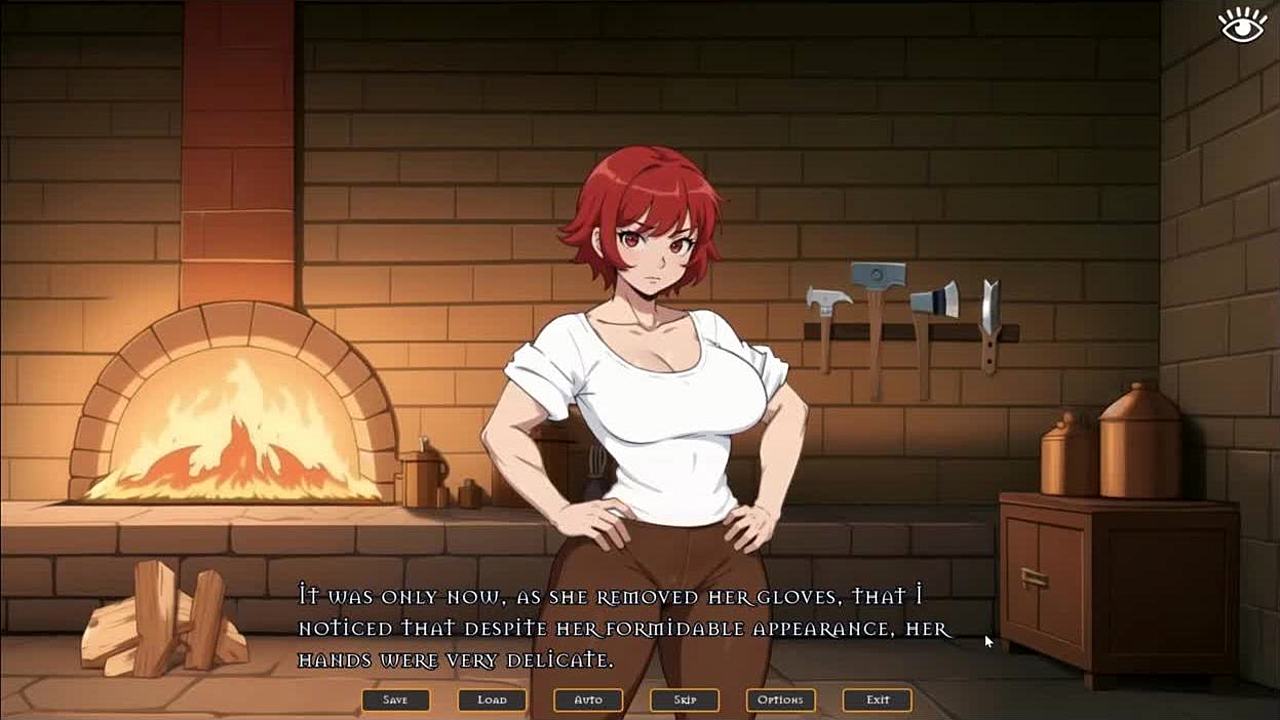Skip through the dialogue text
The height and width of the screenshot is (720, 1280).
point(684,700)
